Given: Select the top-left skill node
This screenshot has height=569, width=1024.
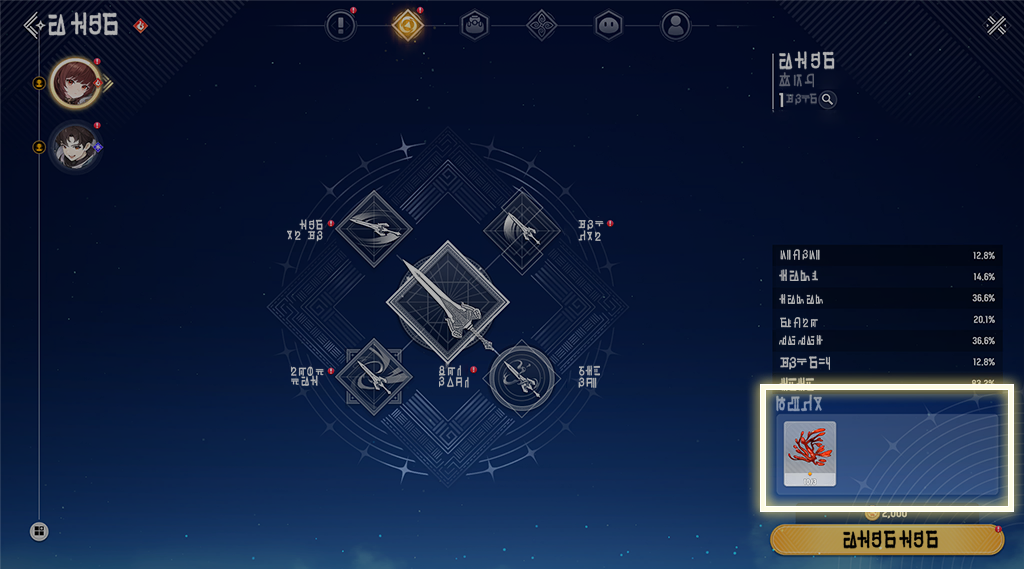Looking at the screenshot, I should tap(372, 228).
